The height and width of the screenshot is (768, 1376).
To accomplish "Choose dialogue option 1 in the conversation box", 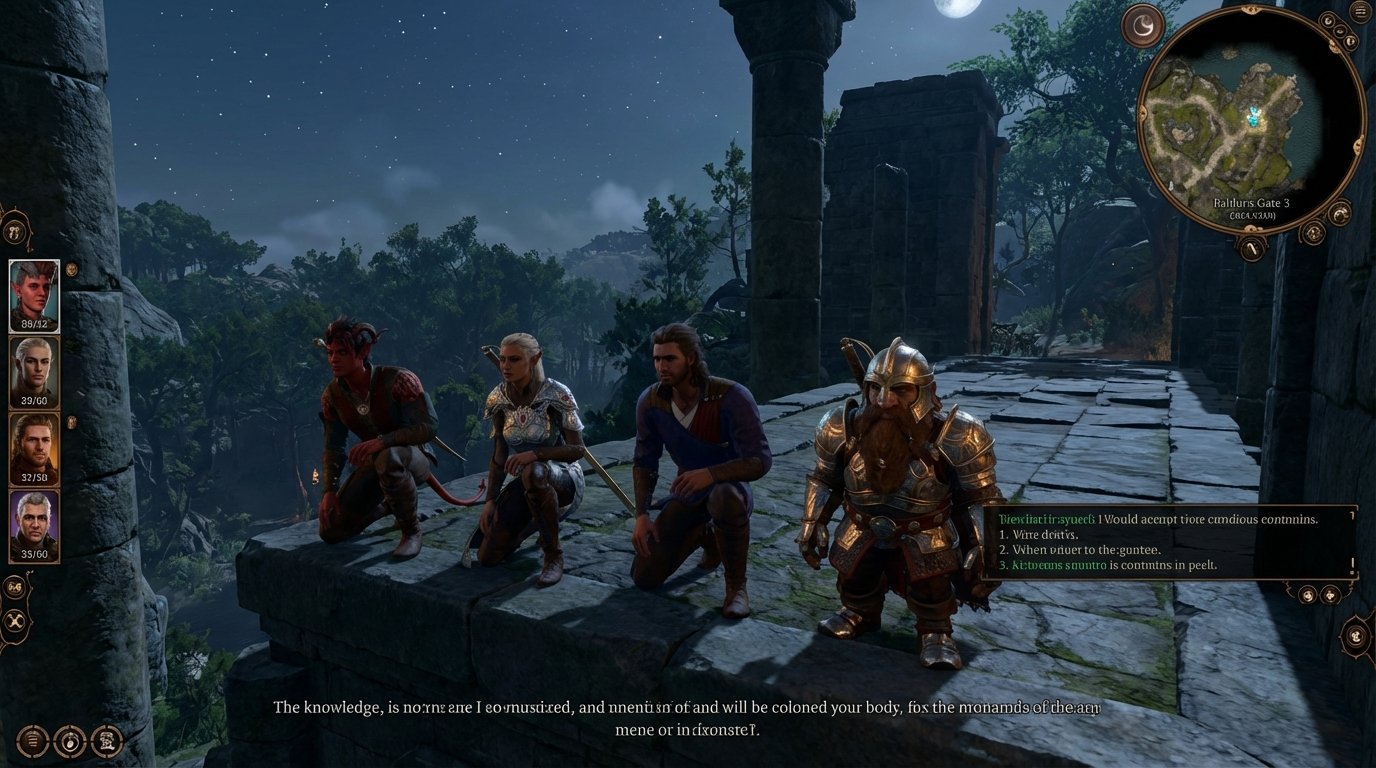I will point(1040,534).
